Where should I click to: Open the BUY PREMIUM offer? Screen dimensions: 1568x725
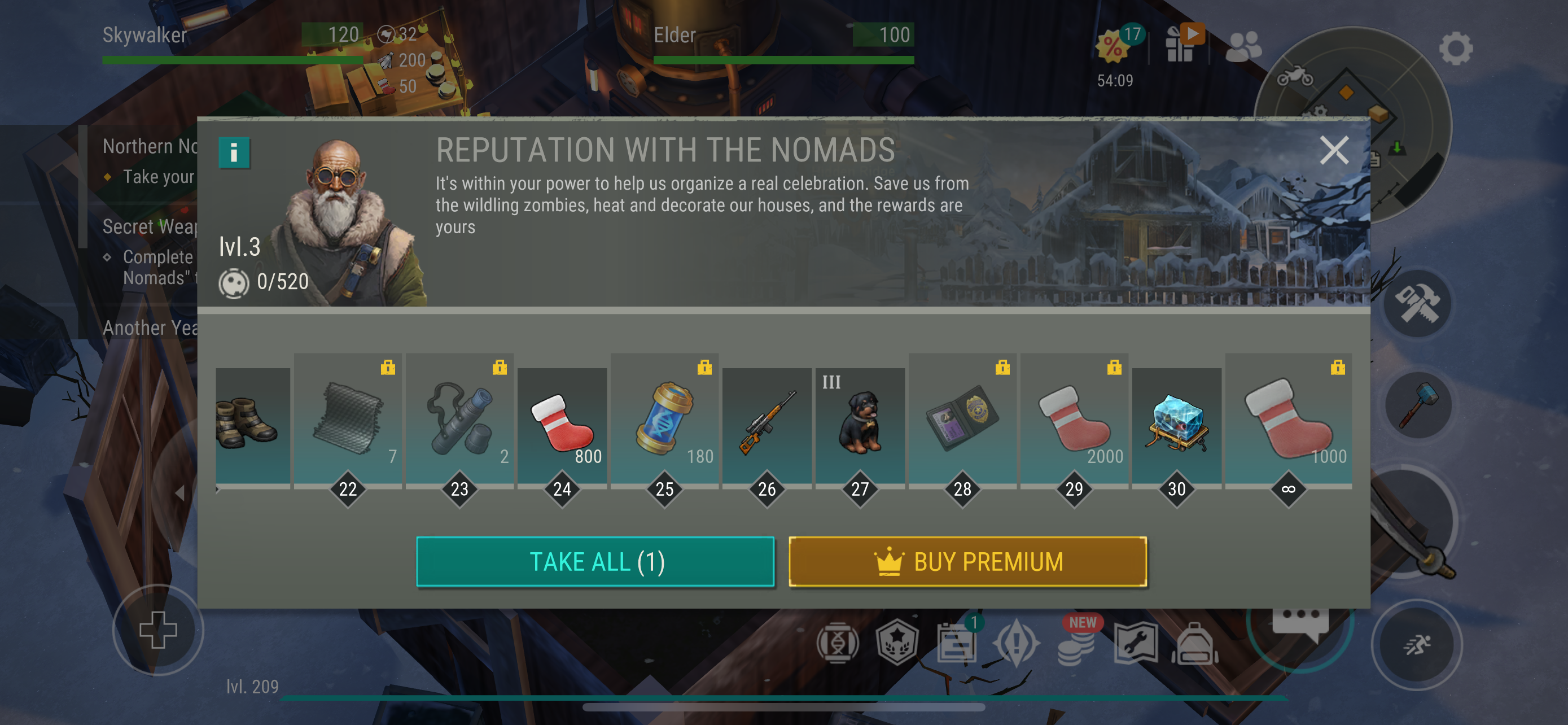click(967, 561)
